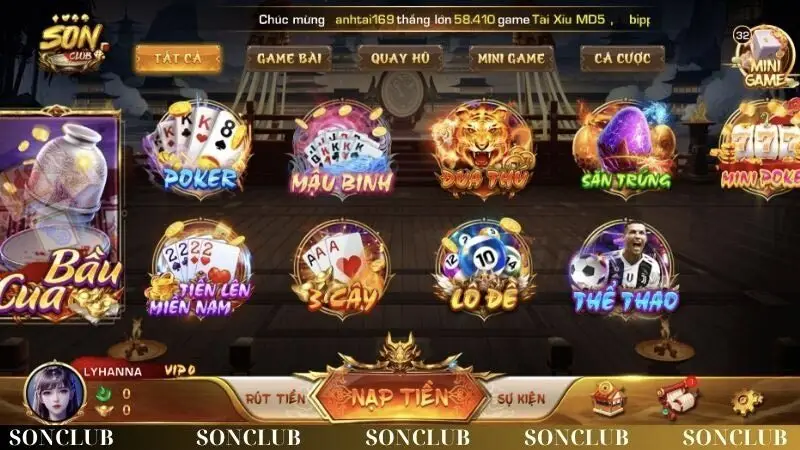800x450 pixels.
Task: View the Sự Kiện events
Action: pyautogui.click(x=521, y=398)
